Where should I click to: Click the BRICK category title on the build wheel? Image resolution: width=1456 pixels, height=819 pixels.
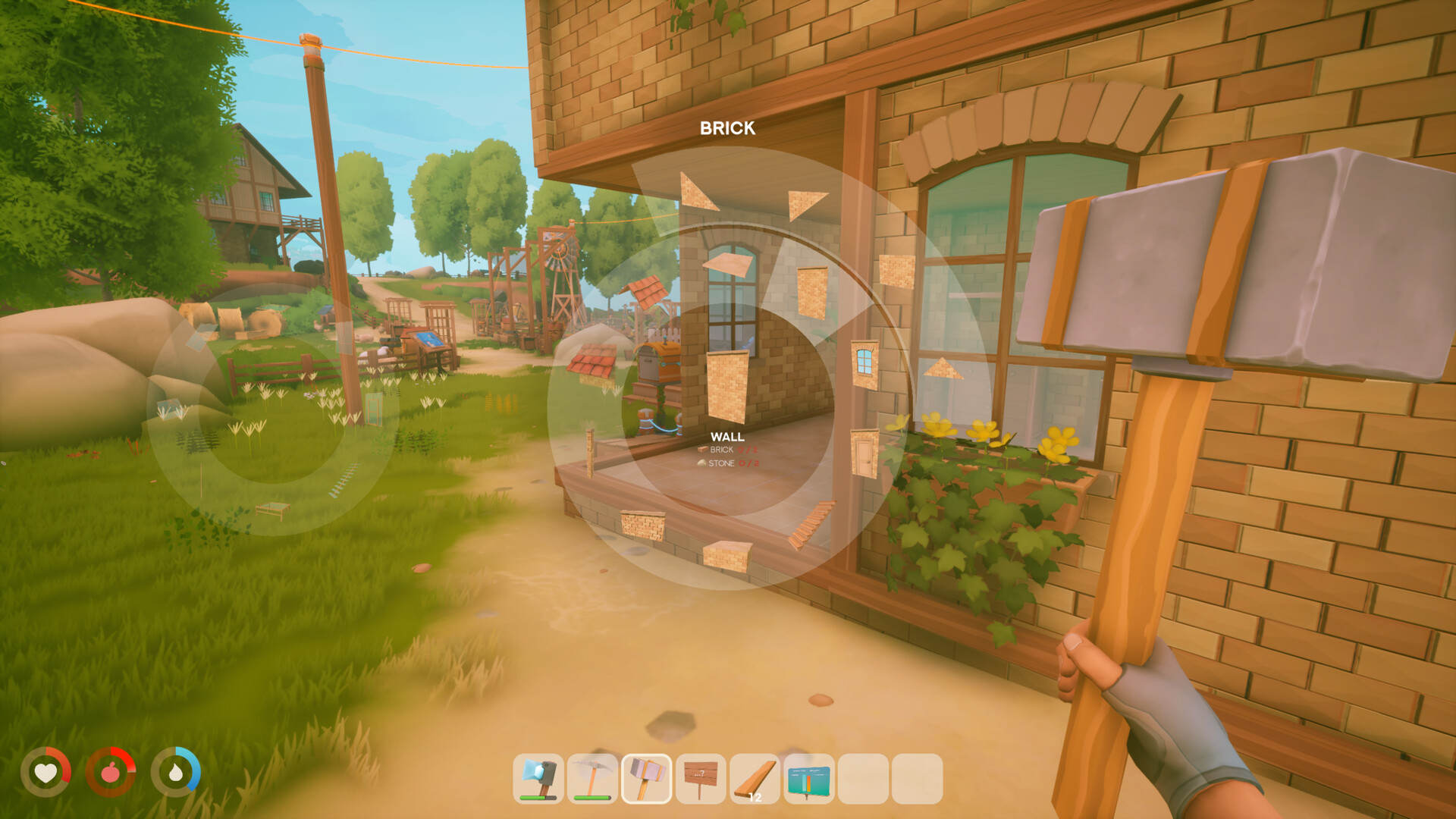(x=726, y=129)
